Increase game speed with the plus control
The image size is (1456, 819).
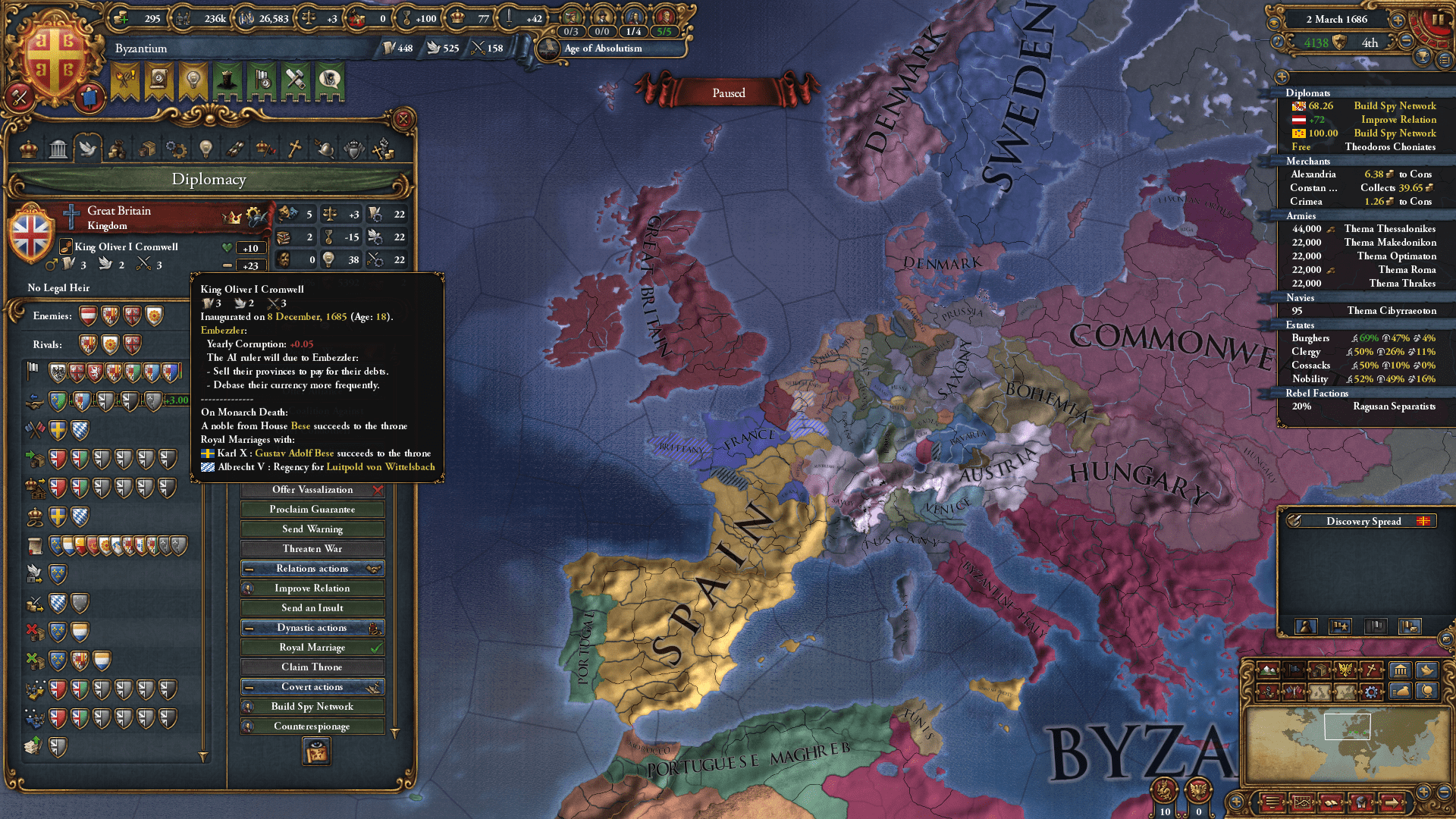[1398, 20]
